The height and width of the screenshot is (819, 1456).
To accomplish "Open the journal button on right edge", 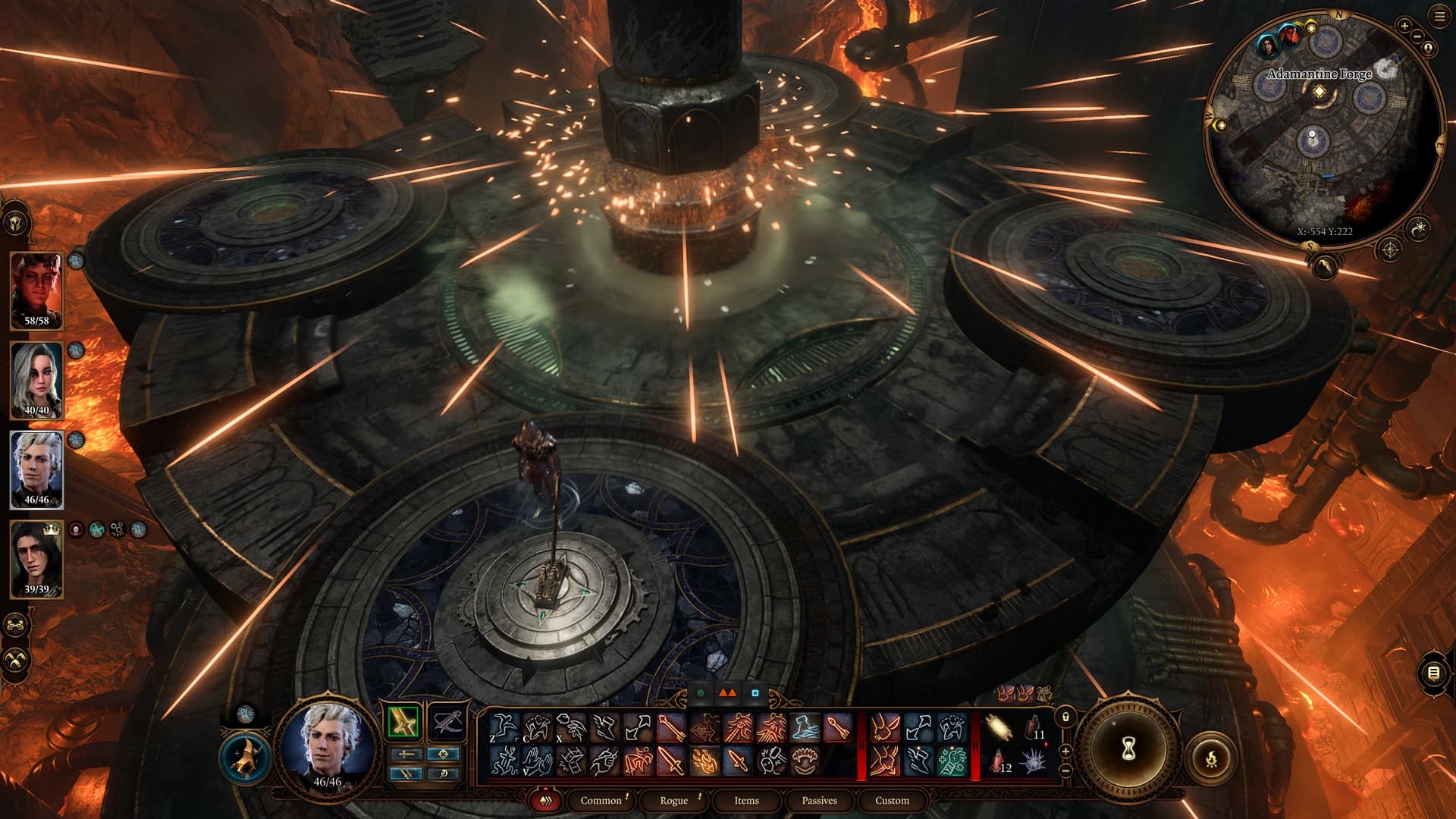I will [1433, 673].
